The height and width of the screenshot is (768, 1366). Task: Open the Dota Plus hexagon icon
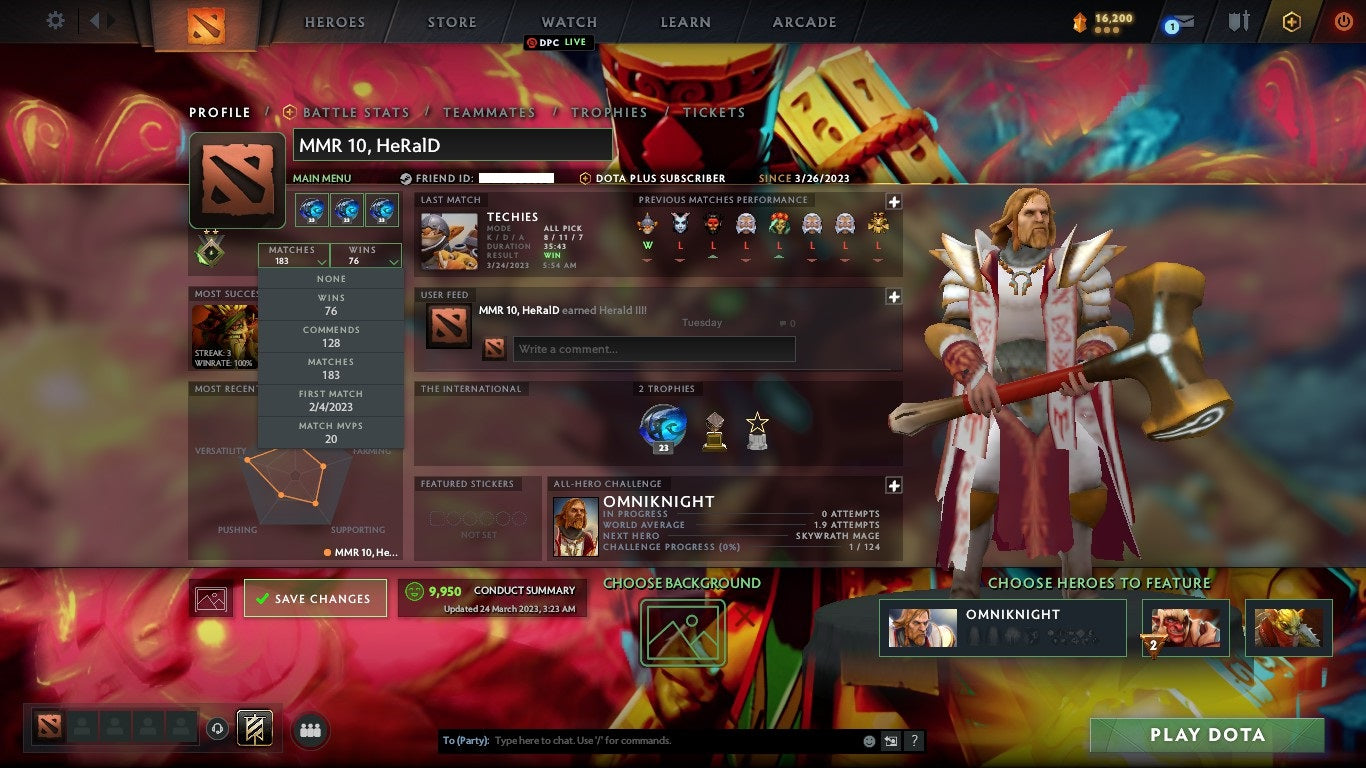click(1290, 20)
